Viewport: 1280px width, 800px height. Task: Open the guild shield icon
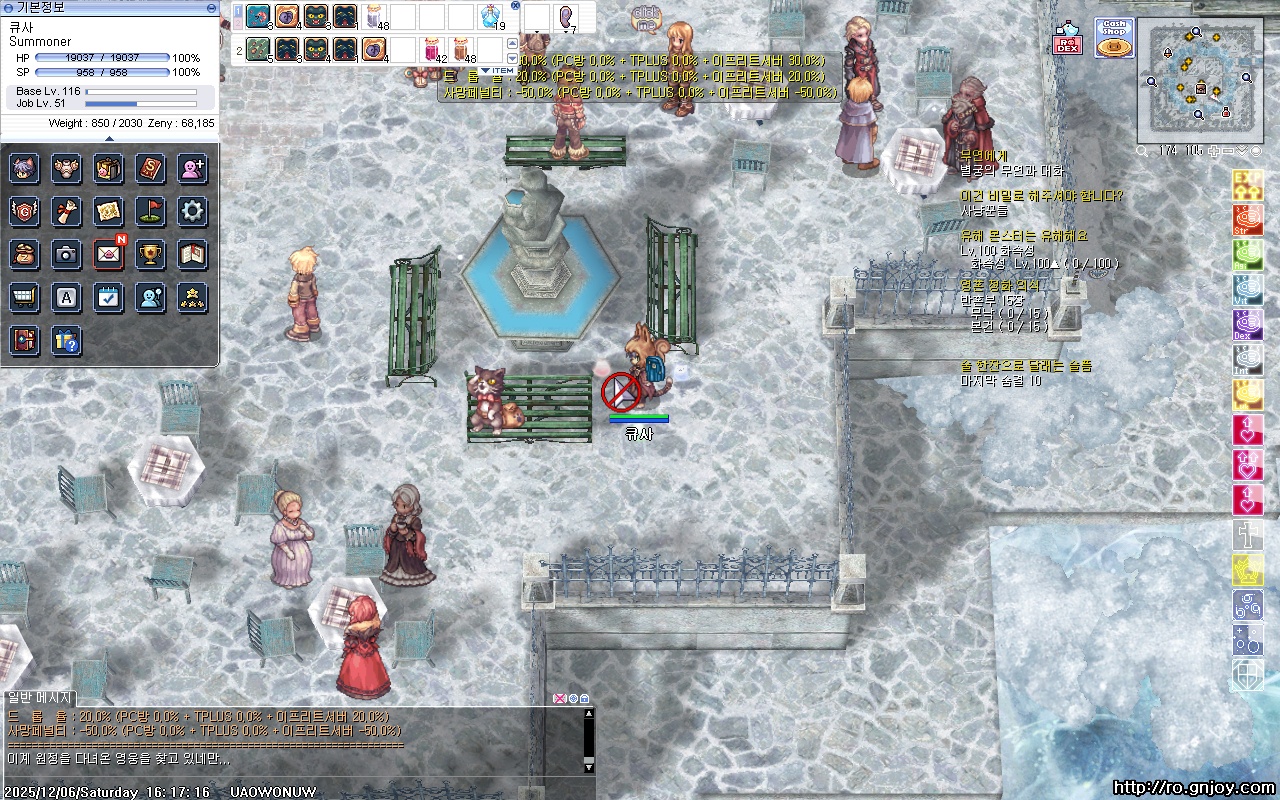pos(25,211)
